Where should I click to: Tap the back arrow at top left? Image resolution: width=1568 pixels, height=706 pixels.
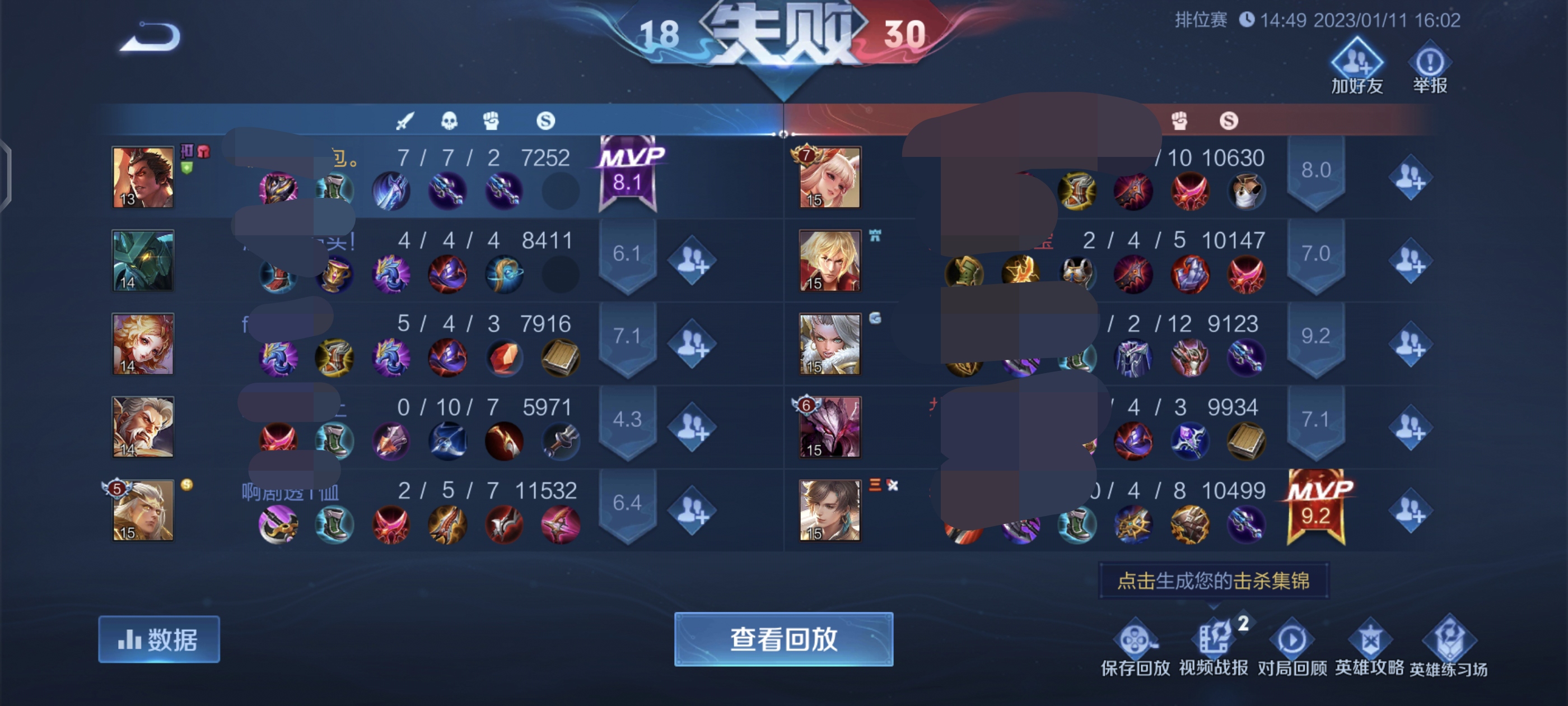click(x=148, y=38)
